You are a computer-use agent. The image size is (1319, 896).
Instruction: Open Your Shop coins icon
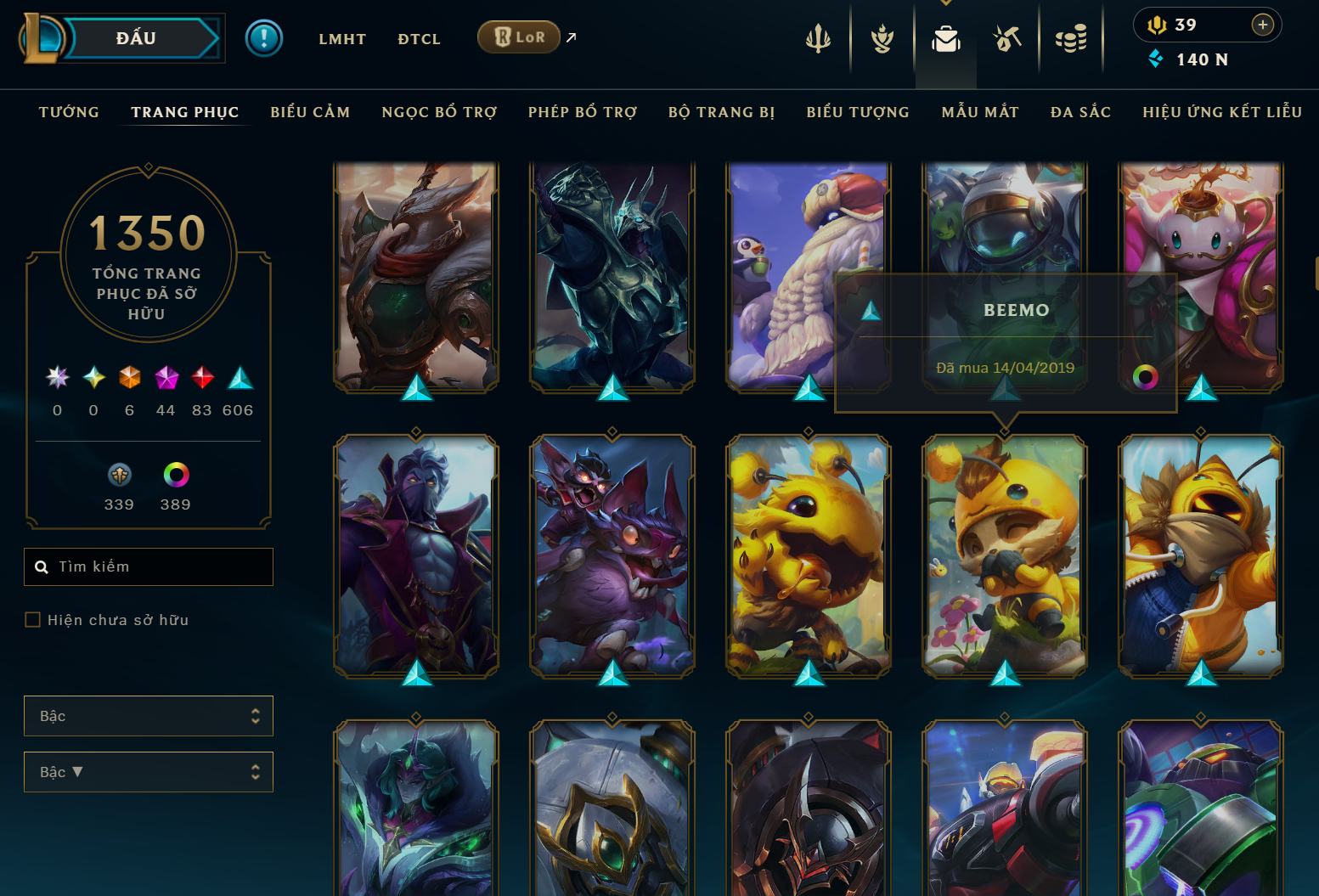pyautogui.click(x=1071, y=37)
